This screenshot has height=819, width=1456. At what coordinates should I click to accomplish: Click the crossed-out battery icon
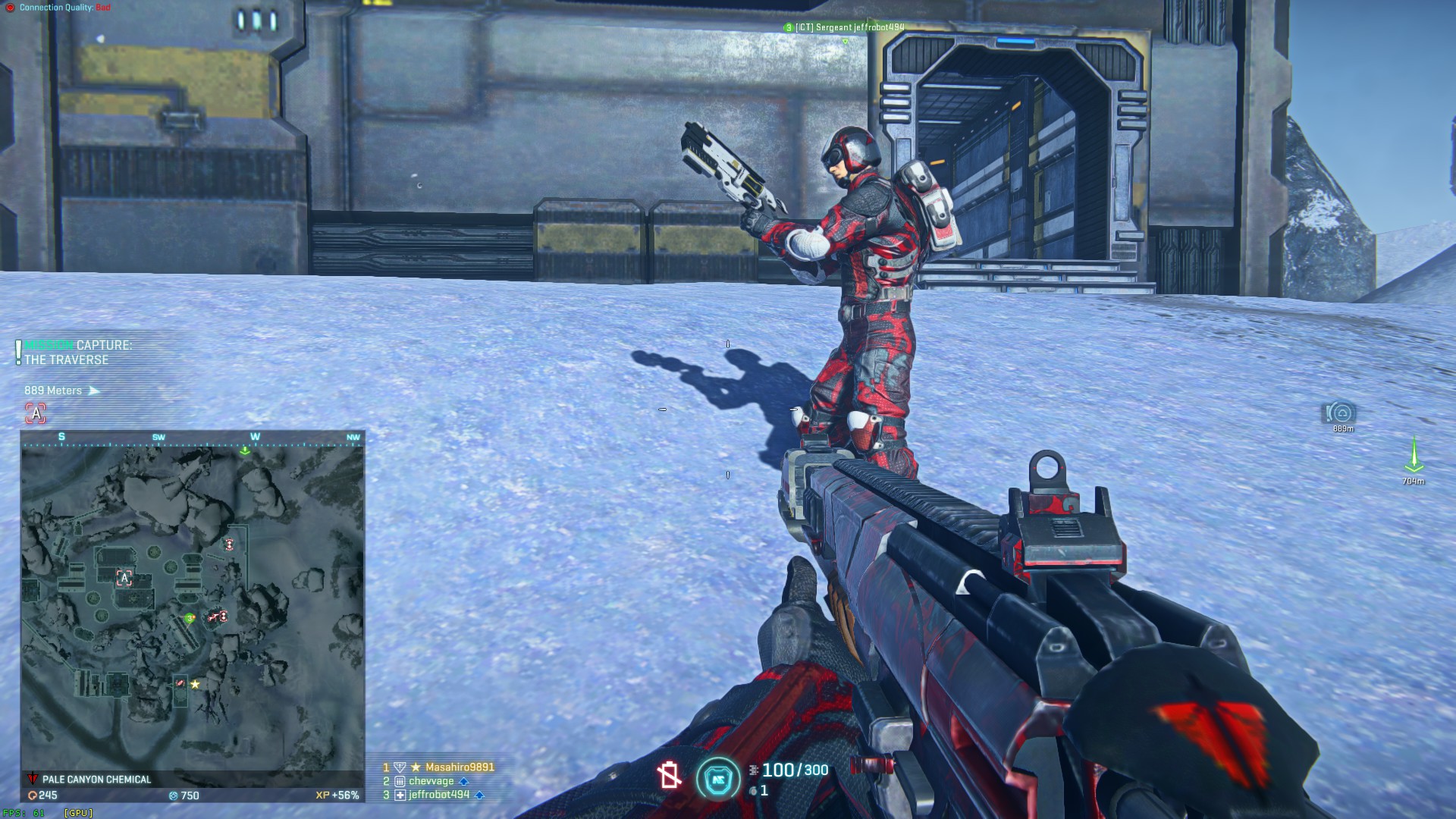669,775
